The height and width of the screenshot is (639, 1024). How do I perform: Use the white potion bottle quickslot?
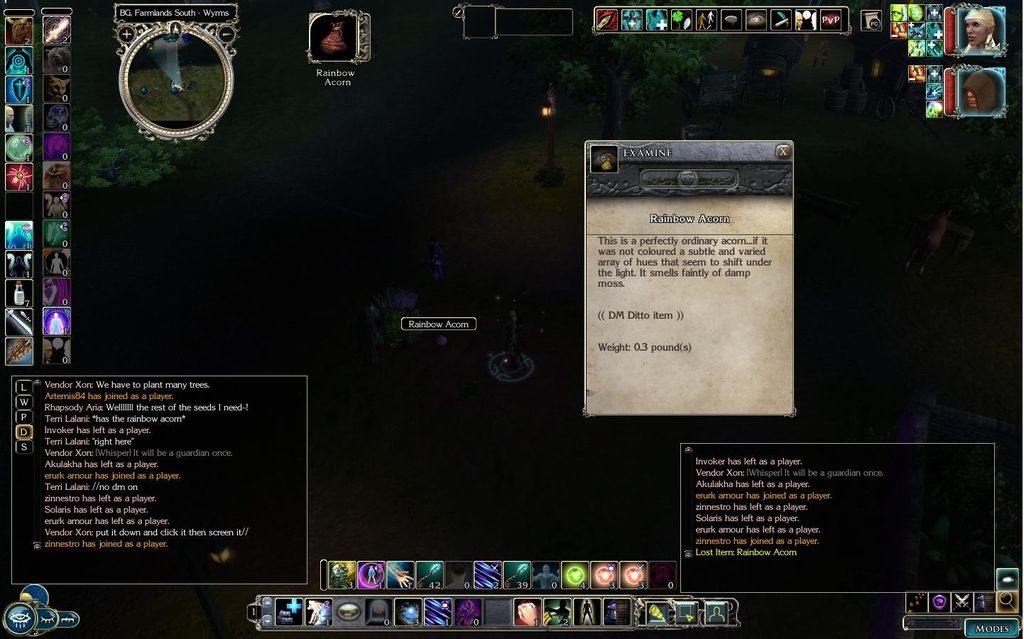pos(19,292)
